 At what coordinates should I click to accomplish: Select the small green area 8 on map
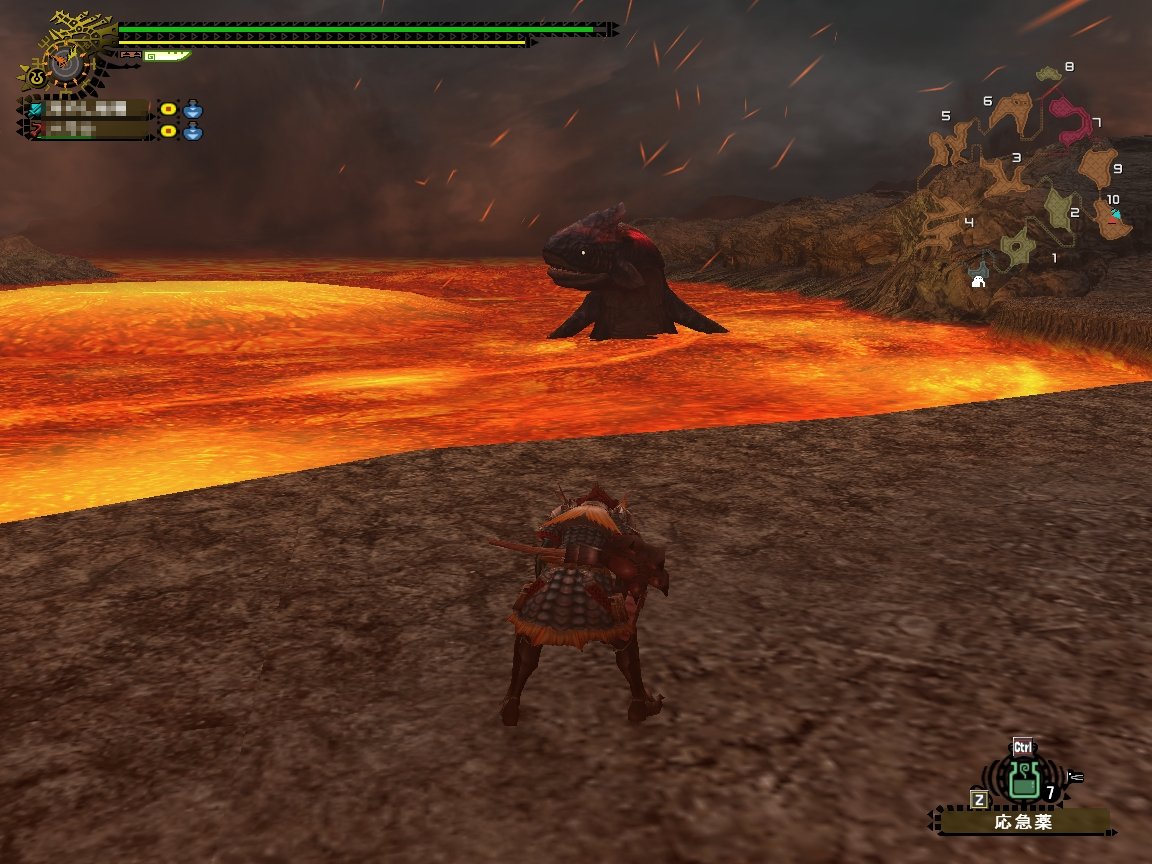click(1047, 74)
